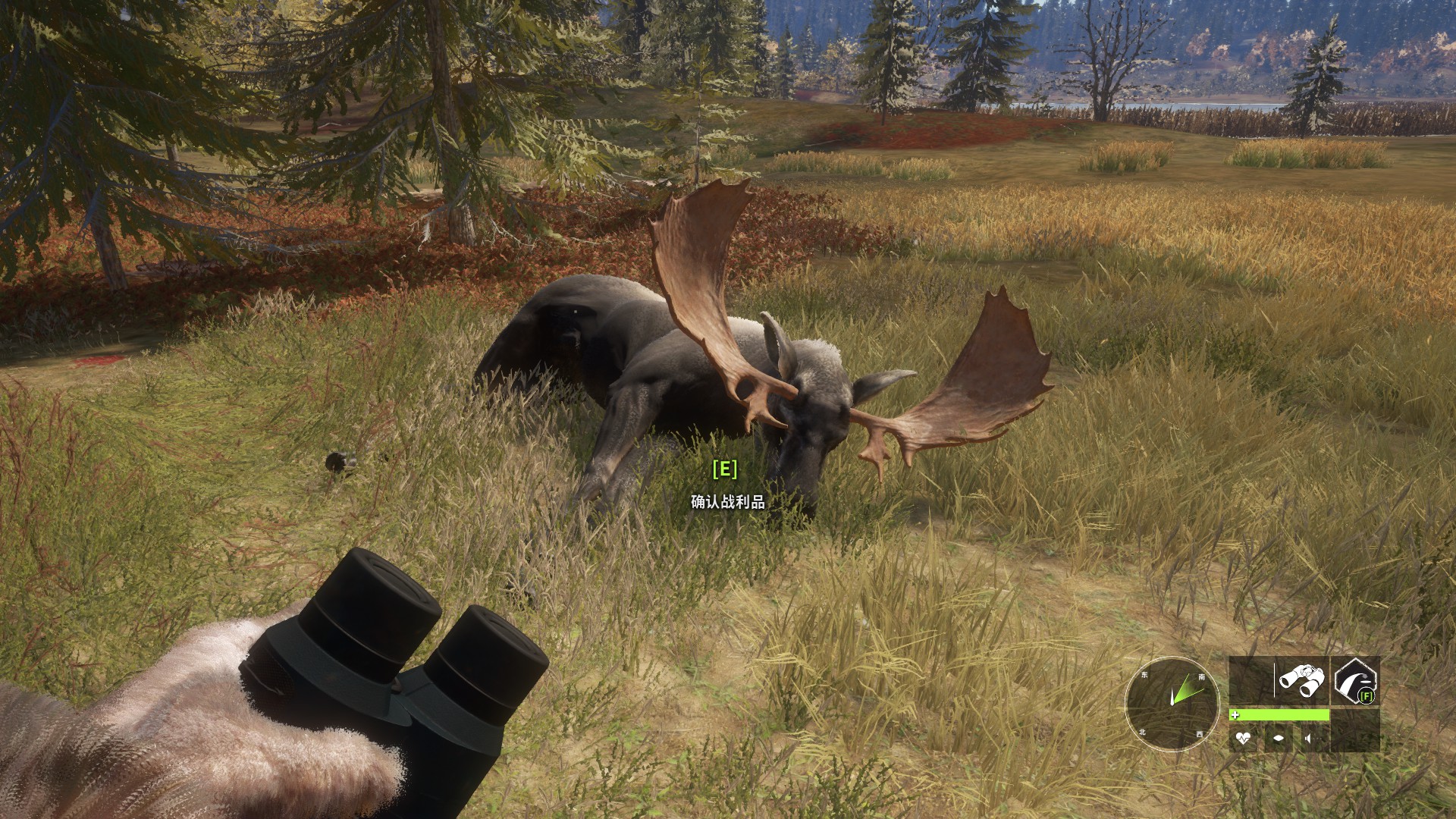The width and height of the screenshot is (1456, 819).
Task: Click the speaker noise level icon
Action: click(x=1309, y=738)
